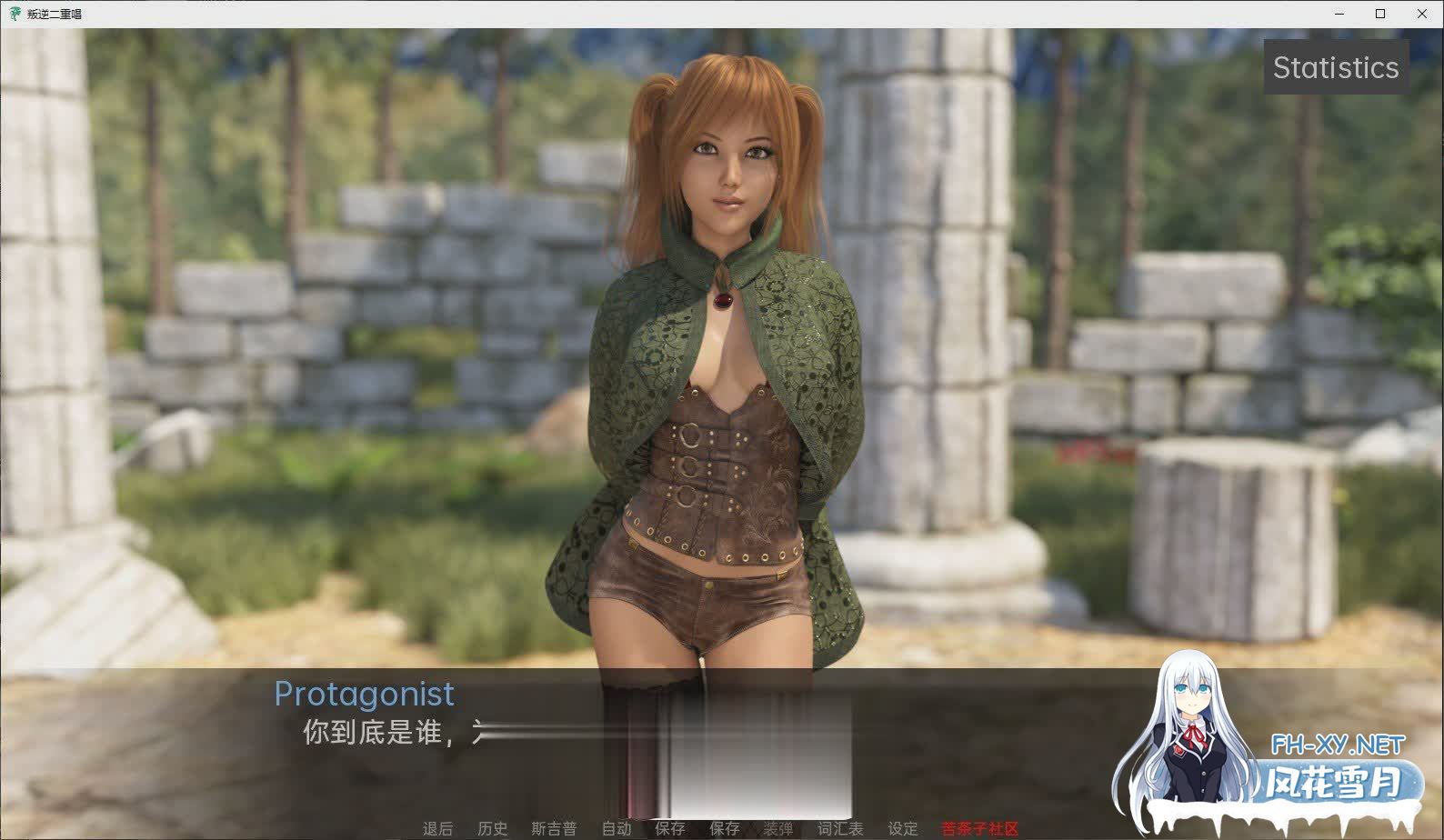The image size is (1444, 840).
Task: Open the 装弹 (Load) screen
Action: pyautogui.click(x=780, y=828)
